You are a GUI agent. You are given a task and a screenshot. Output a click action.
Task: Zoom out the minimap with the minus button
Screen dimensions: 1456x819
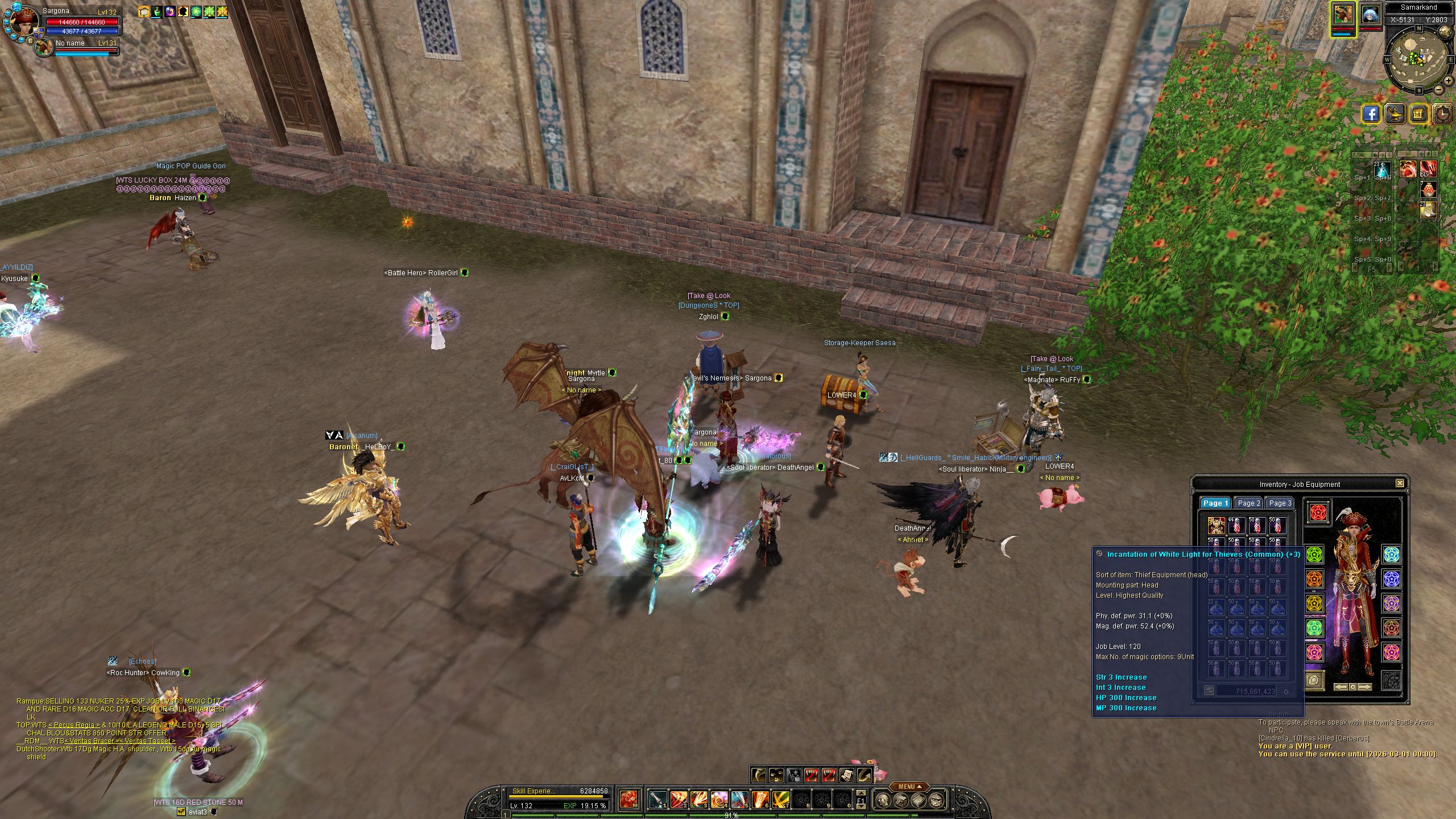pyautogui.click(x=1438, y=90)
